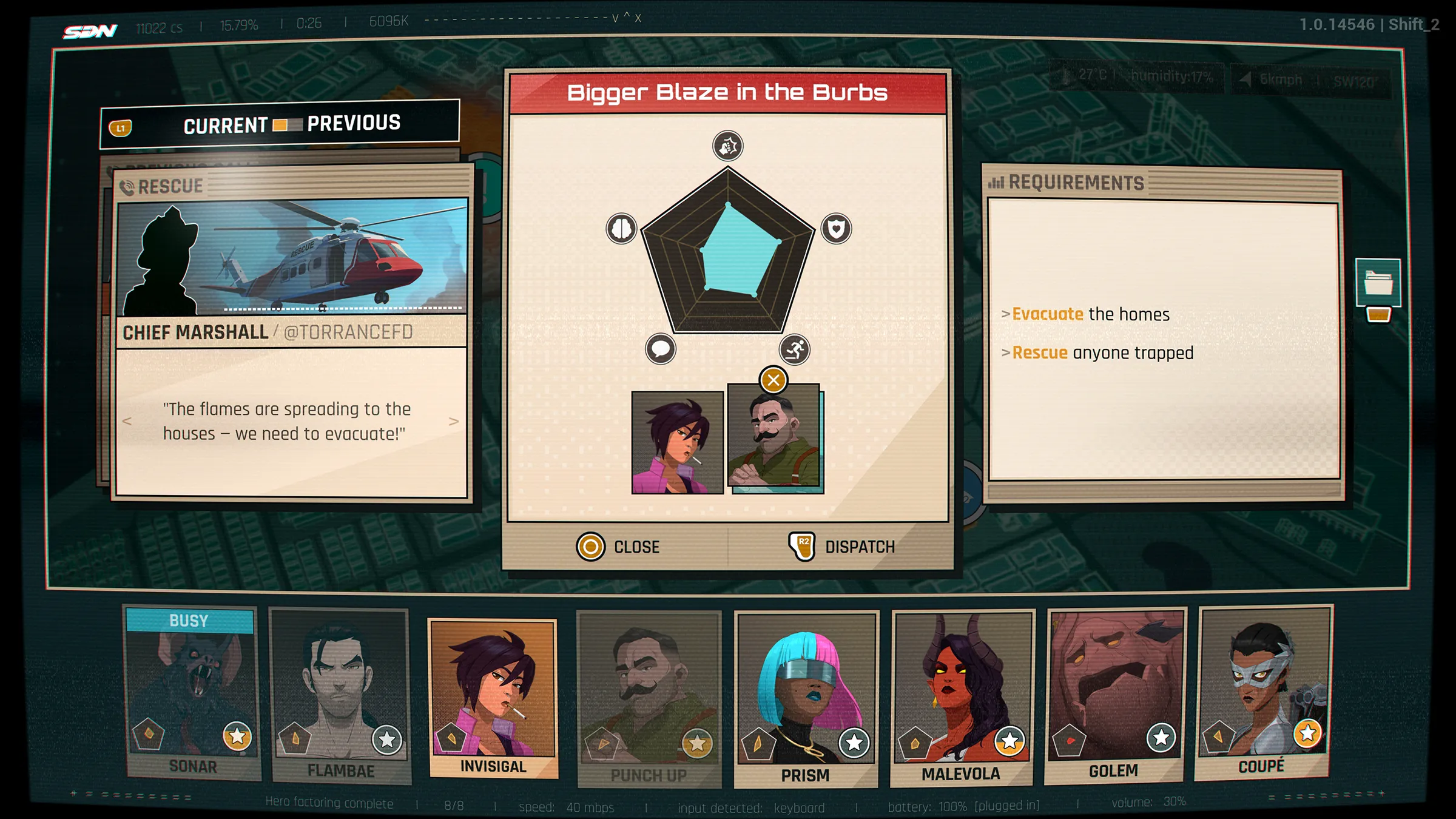
Task: Switch to the Current call tab
Action: (225, 126)
